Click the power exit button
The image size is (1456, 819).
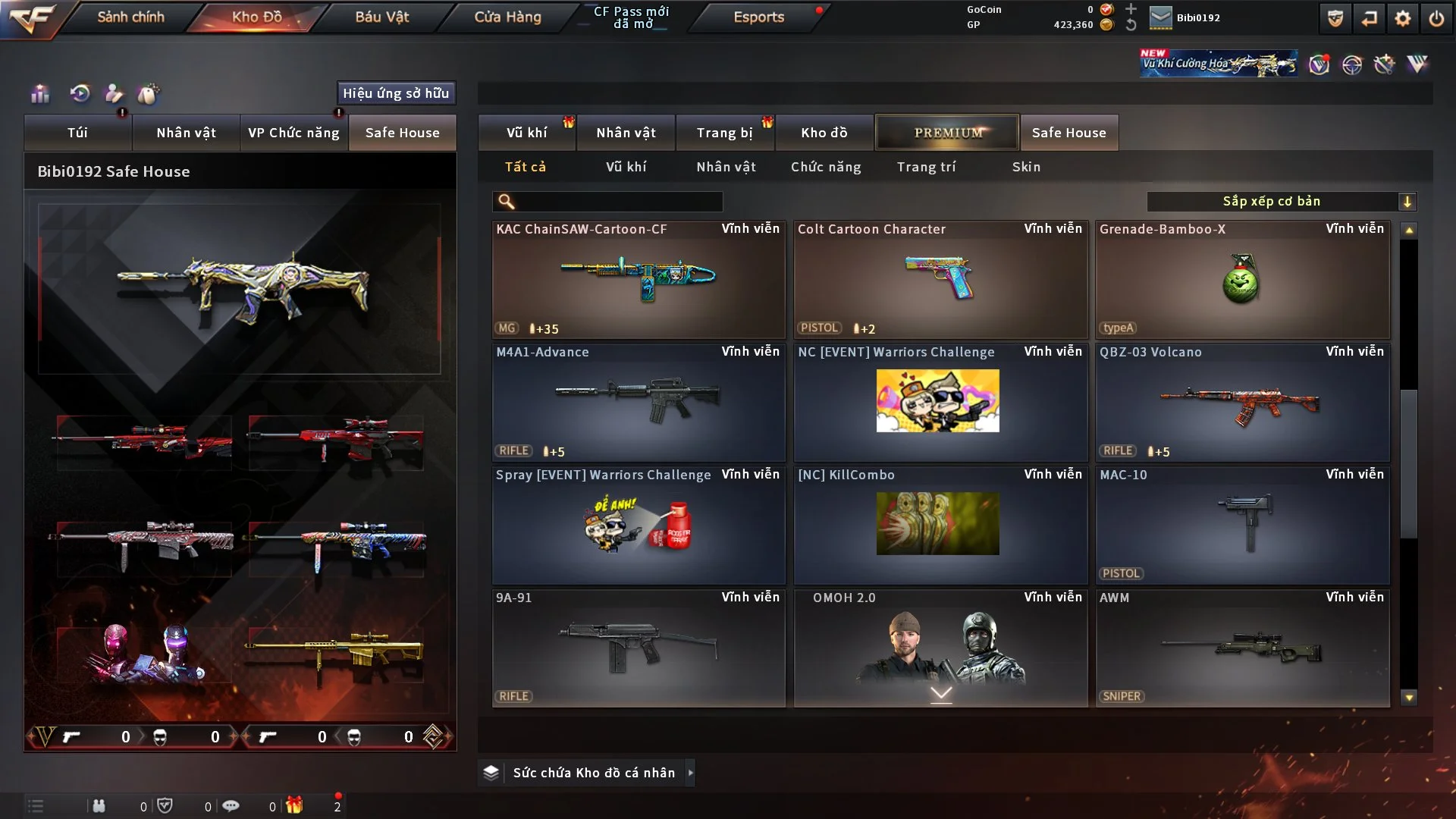coord(1436,18)
